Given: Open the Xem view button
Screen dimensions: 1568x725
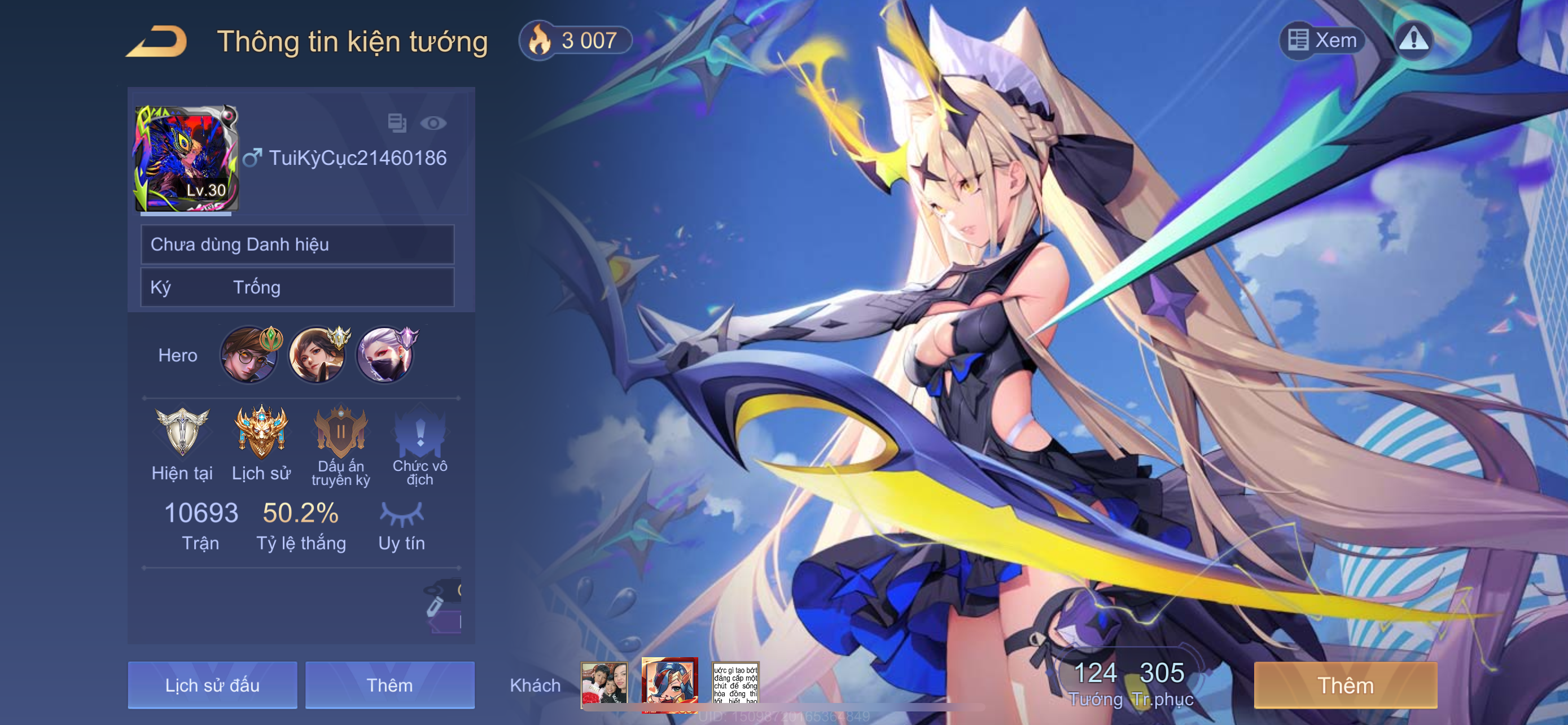Looking at the screenshot, I should tap(1322, 40).
